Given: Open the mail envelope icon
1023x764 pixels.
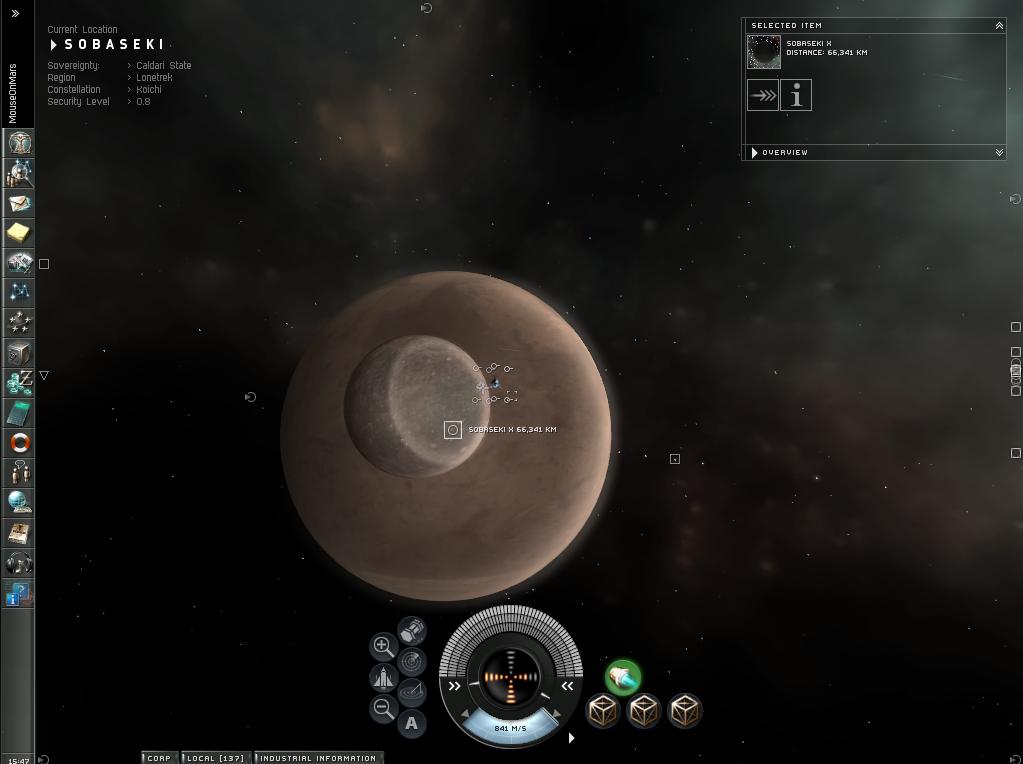Looking at the screenshot, I should coord(19,203).
